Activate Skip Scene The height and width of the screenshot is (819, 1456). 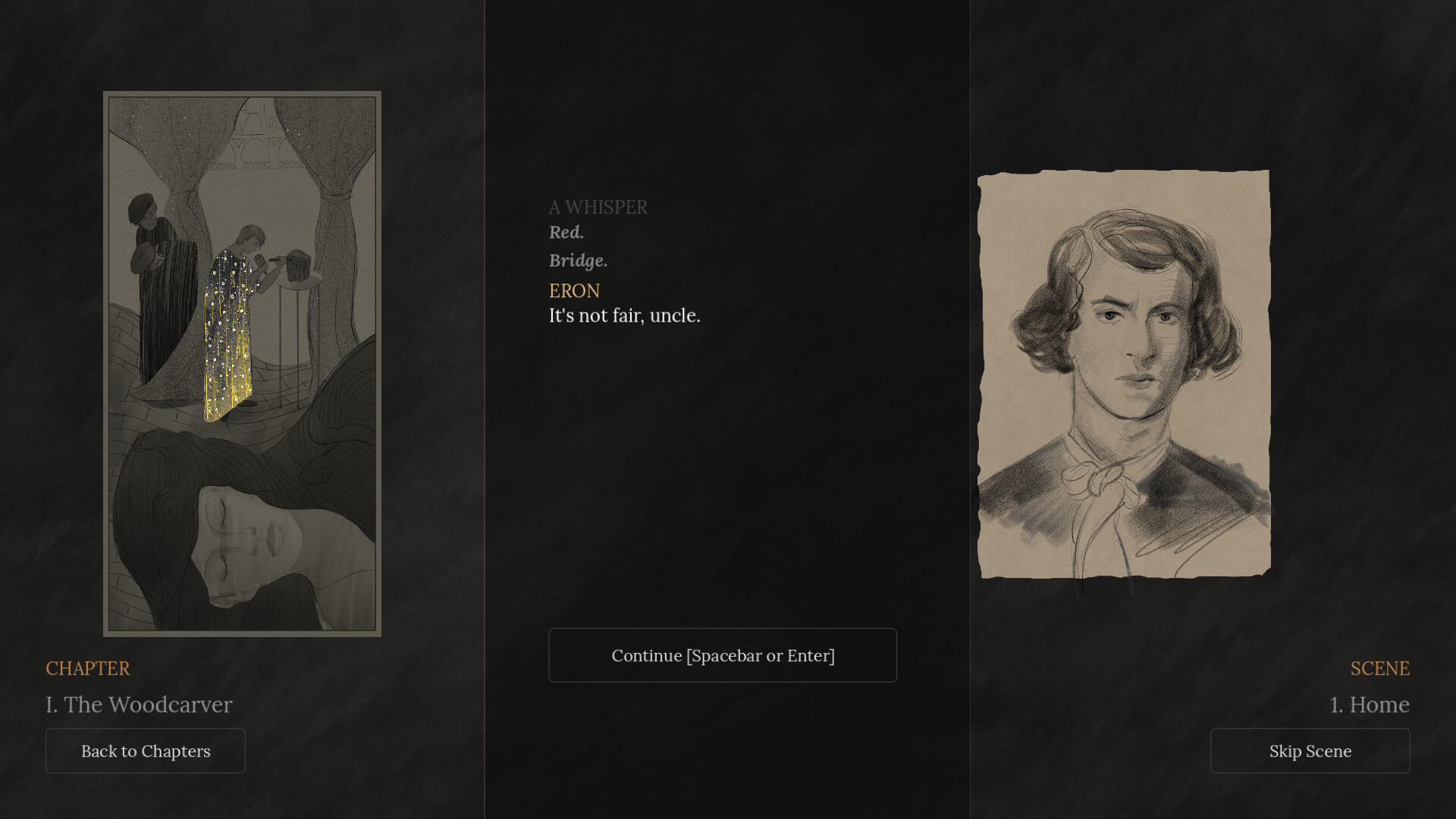pos(1310,751)
